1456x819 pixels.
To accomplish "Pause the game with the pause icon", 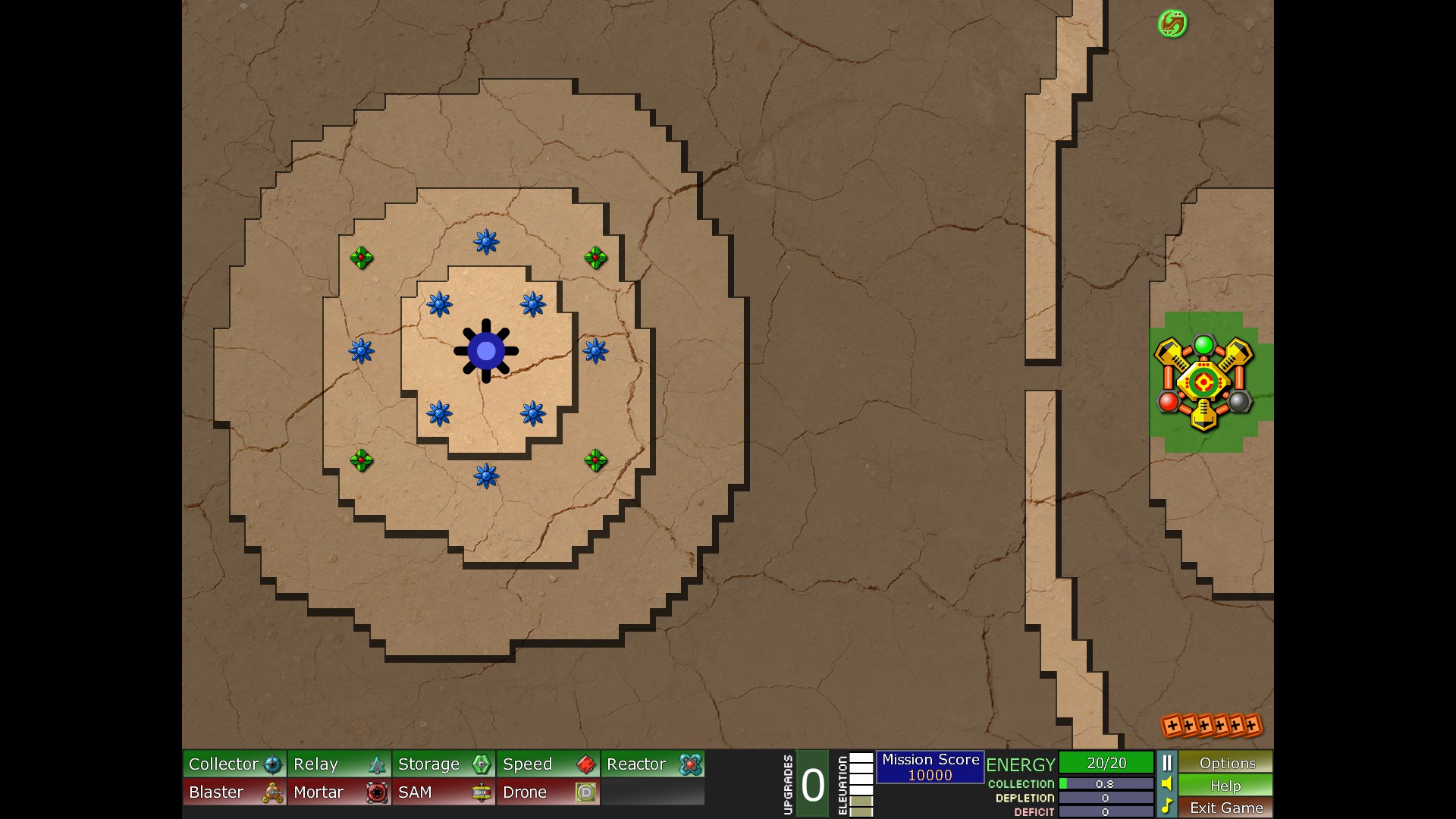I will (1167, 763).
